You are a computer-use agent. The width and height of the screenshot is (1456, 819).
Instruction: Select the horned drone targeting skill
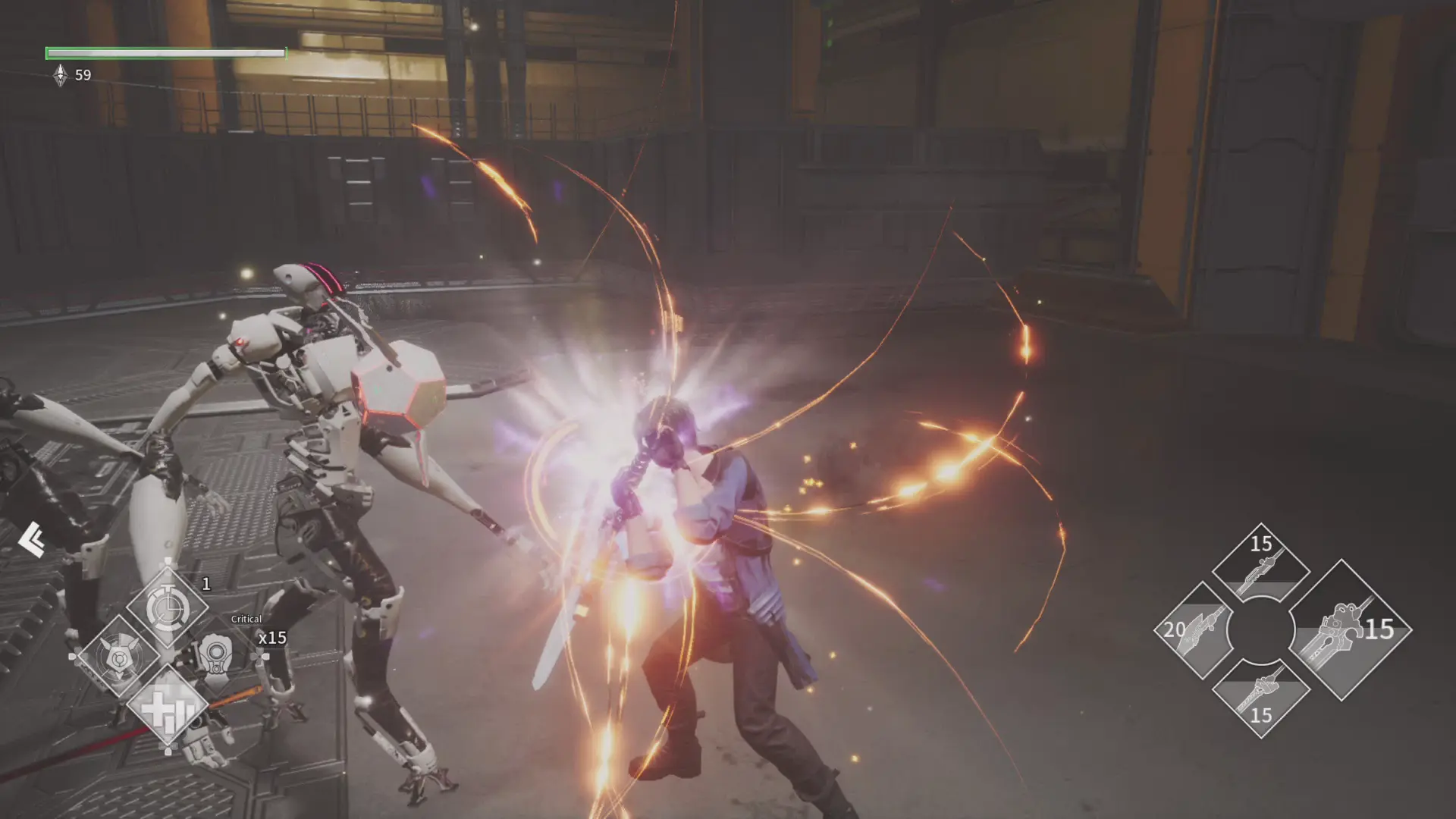point(120,657)
